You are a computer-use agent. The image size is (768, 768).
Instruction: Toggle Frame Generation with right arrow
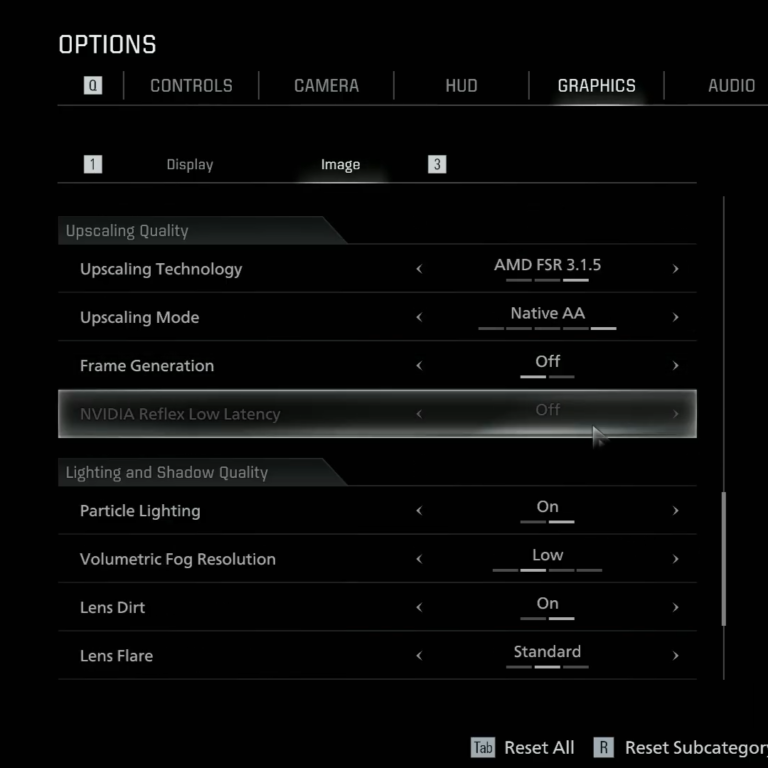coord(676,366)
